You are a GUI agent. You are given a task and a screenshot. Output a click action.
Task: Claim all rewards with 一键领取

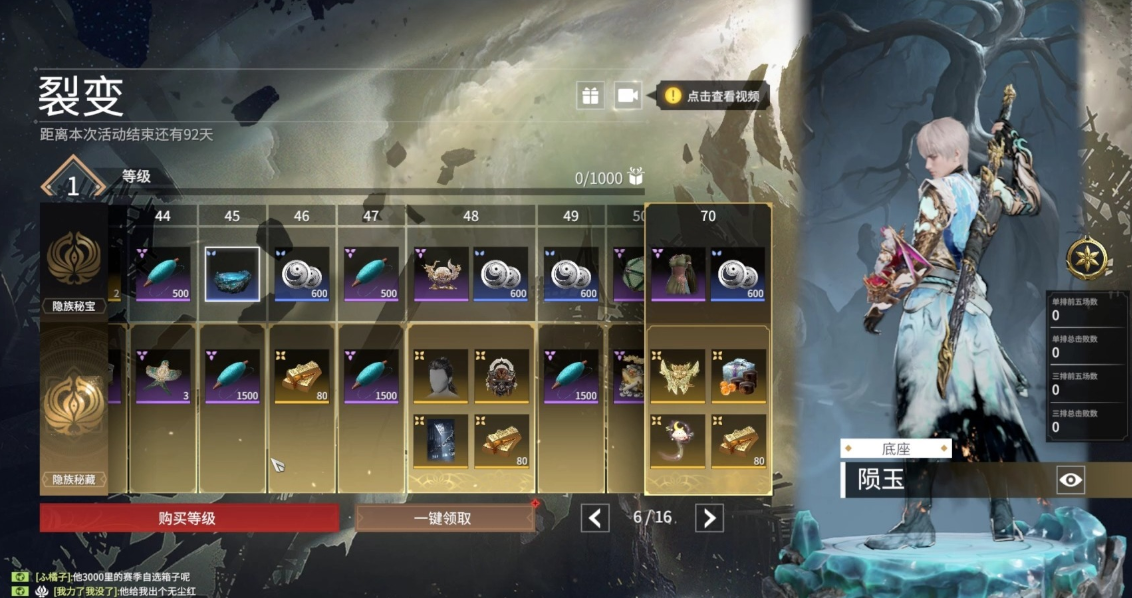point(443,518)
